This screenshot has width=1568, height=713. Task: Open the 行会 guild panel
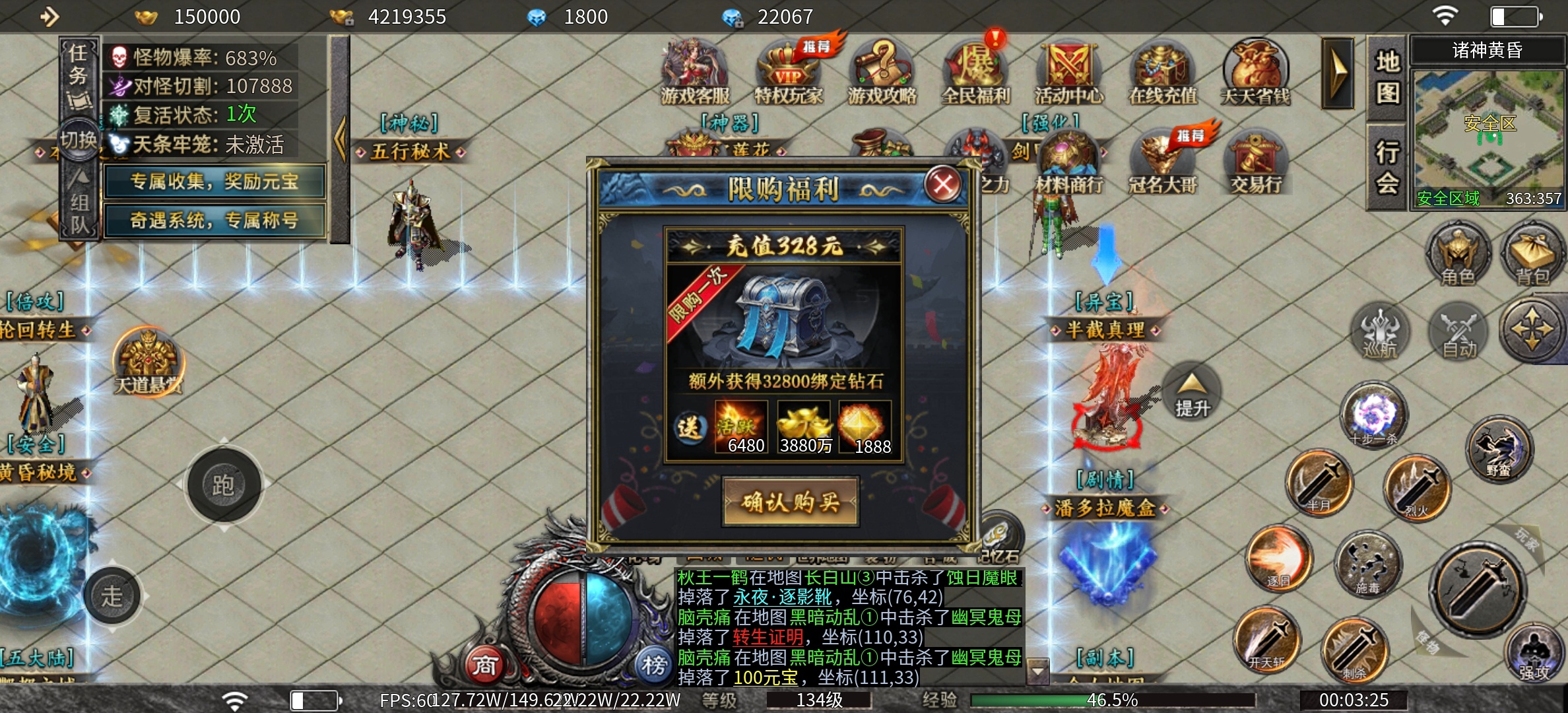[1387, 168]
